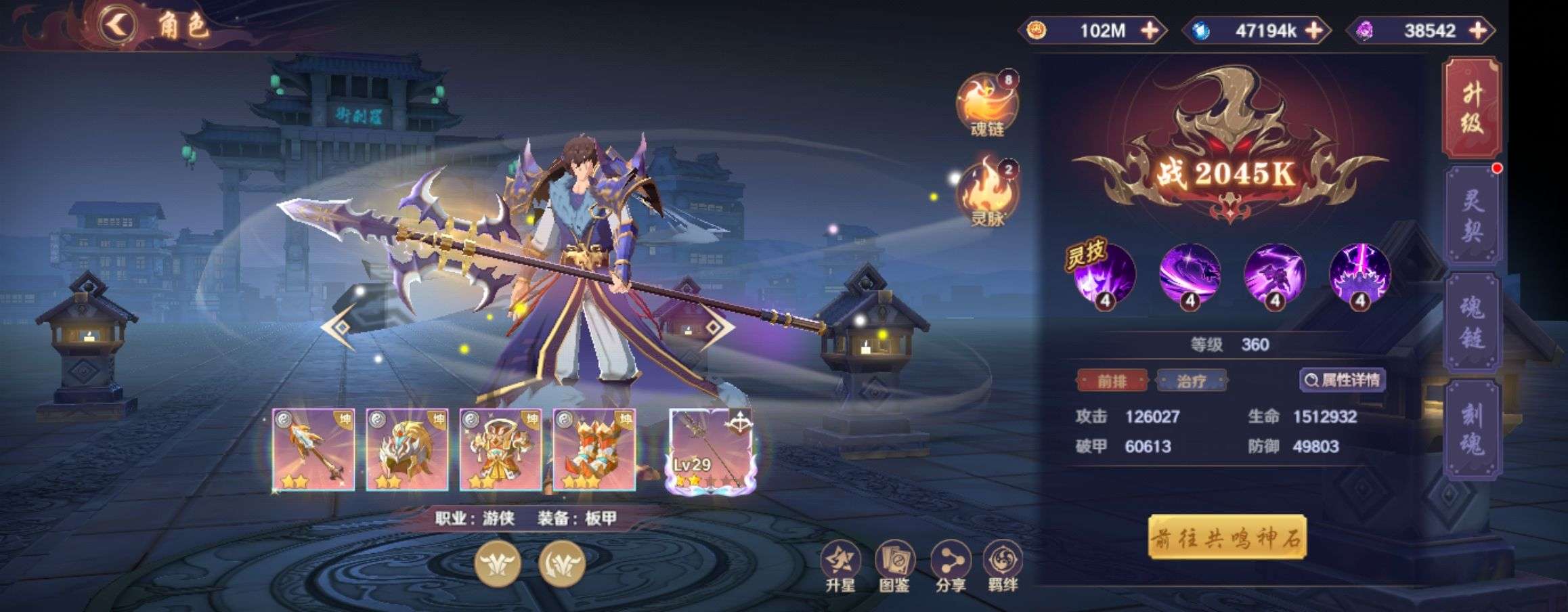The width and height of the screenshot is (1568, 612).
Task: Add more gold coins with the plus
Action: 1149,30
